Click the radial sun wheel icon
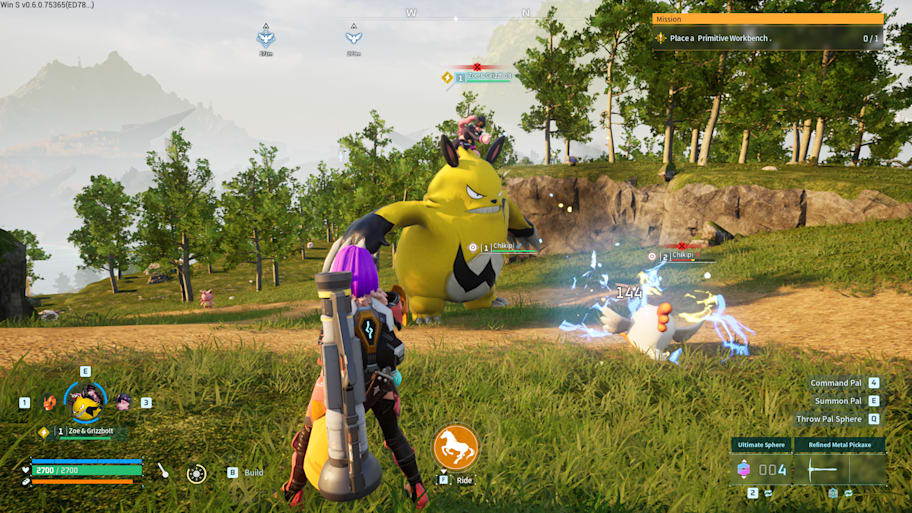Screen dimensions: 912x513 point(197,473)
